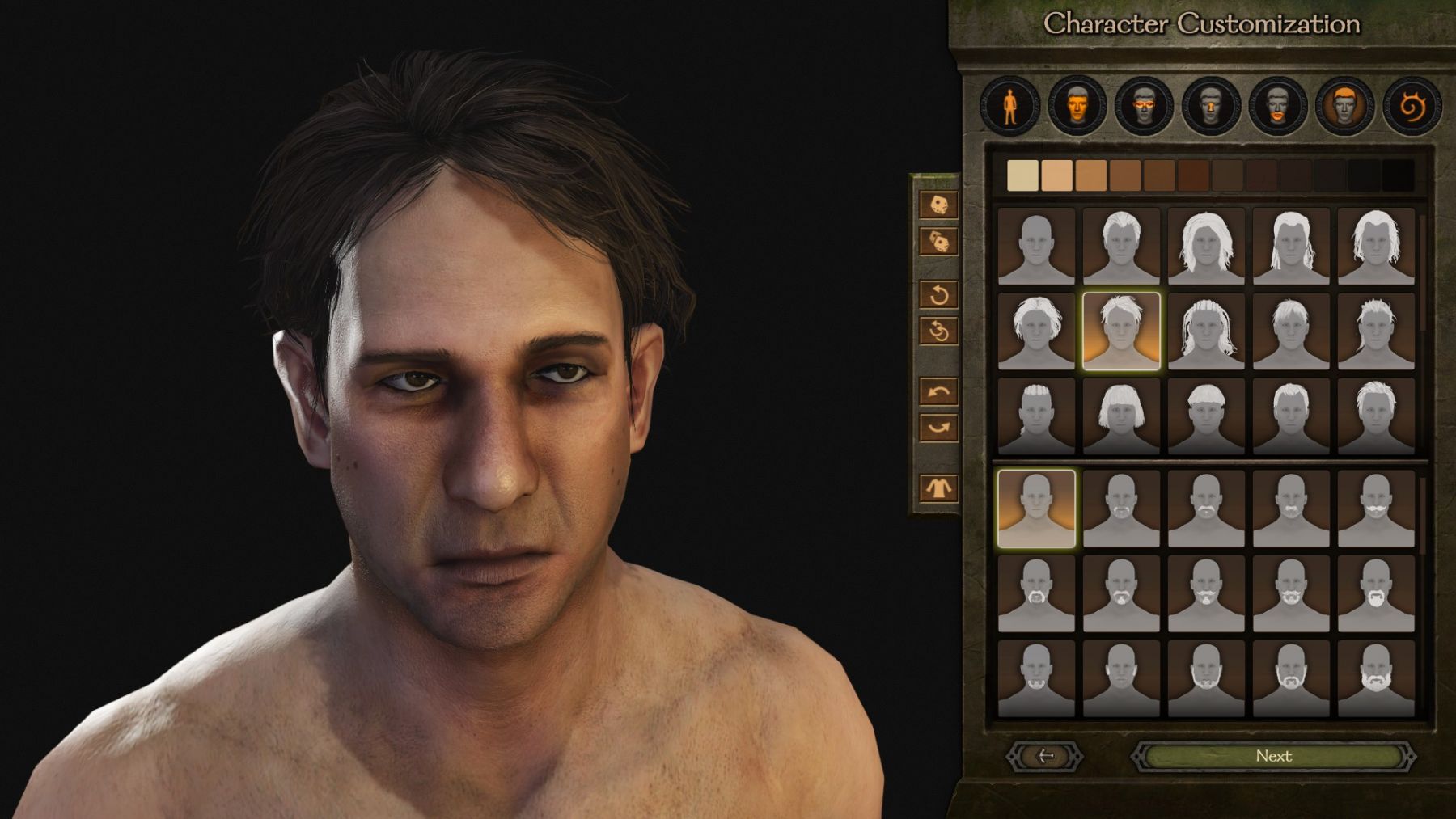Click the double dice randomize-all button

938,241
